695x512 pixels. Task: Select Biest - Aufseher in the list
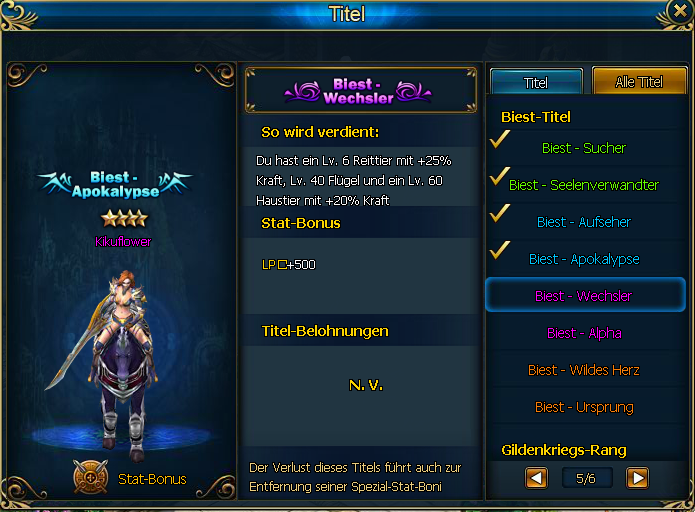584,222
